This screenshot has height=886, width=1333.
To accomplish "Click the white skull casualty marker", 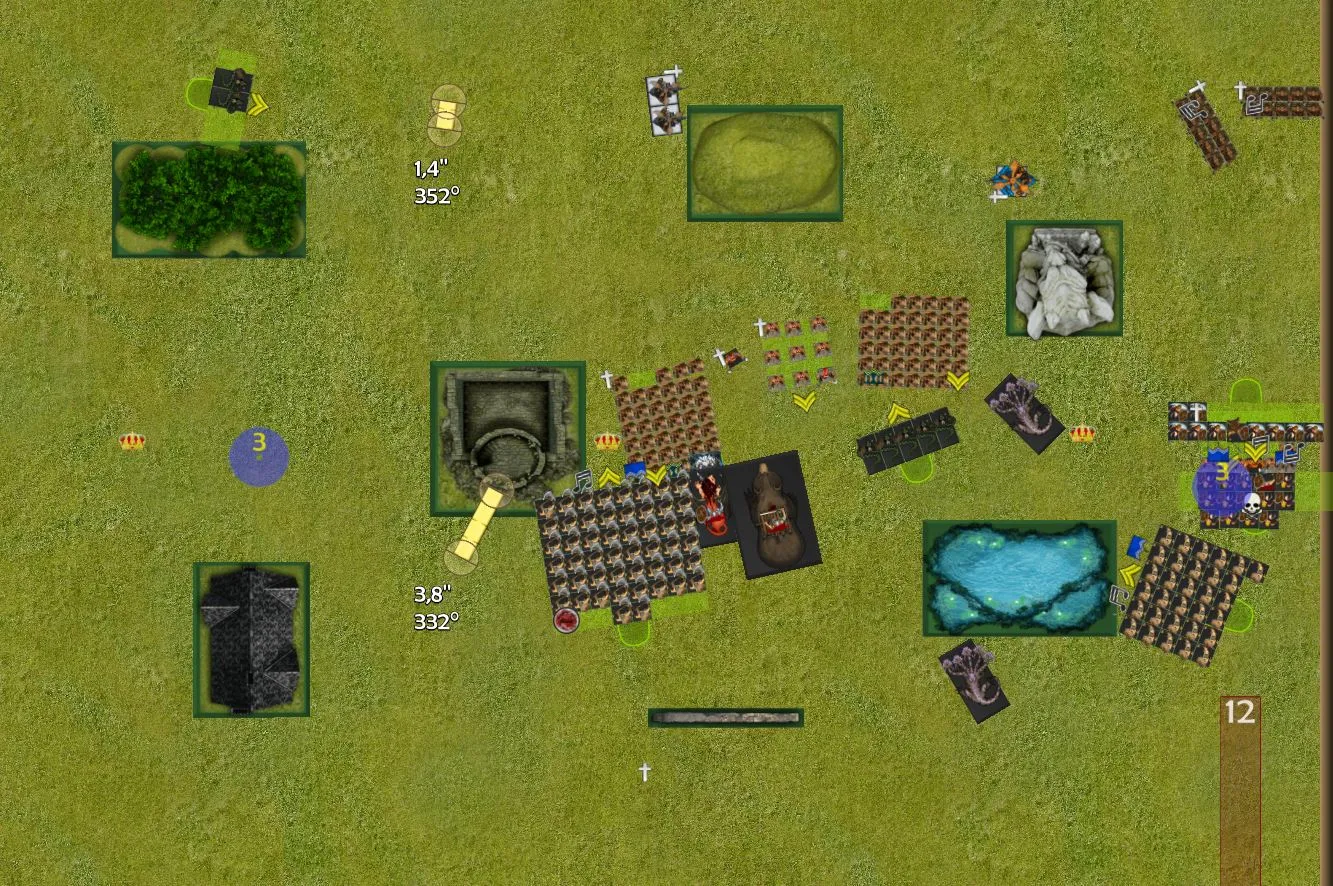I will [x=1251, y=504].
